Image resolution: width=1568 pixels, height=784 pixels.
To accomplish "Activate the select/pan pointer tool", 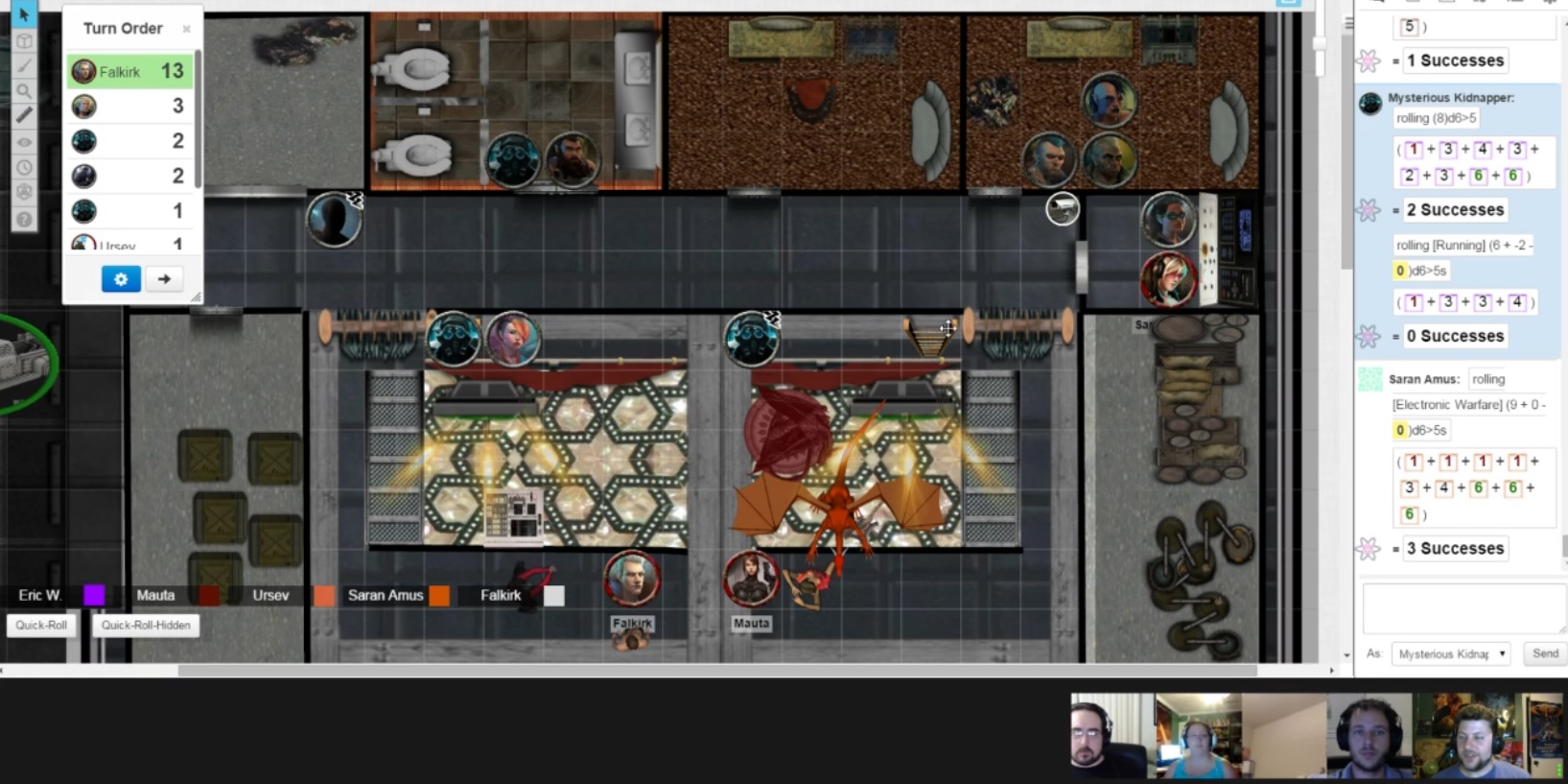I will (25, 14).
